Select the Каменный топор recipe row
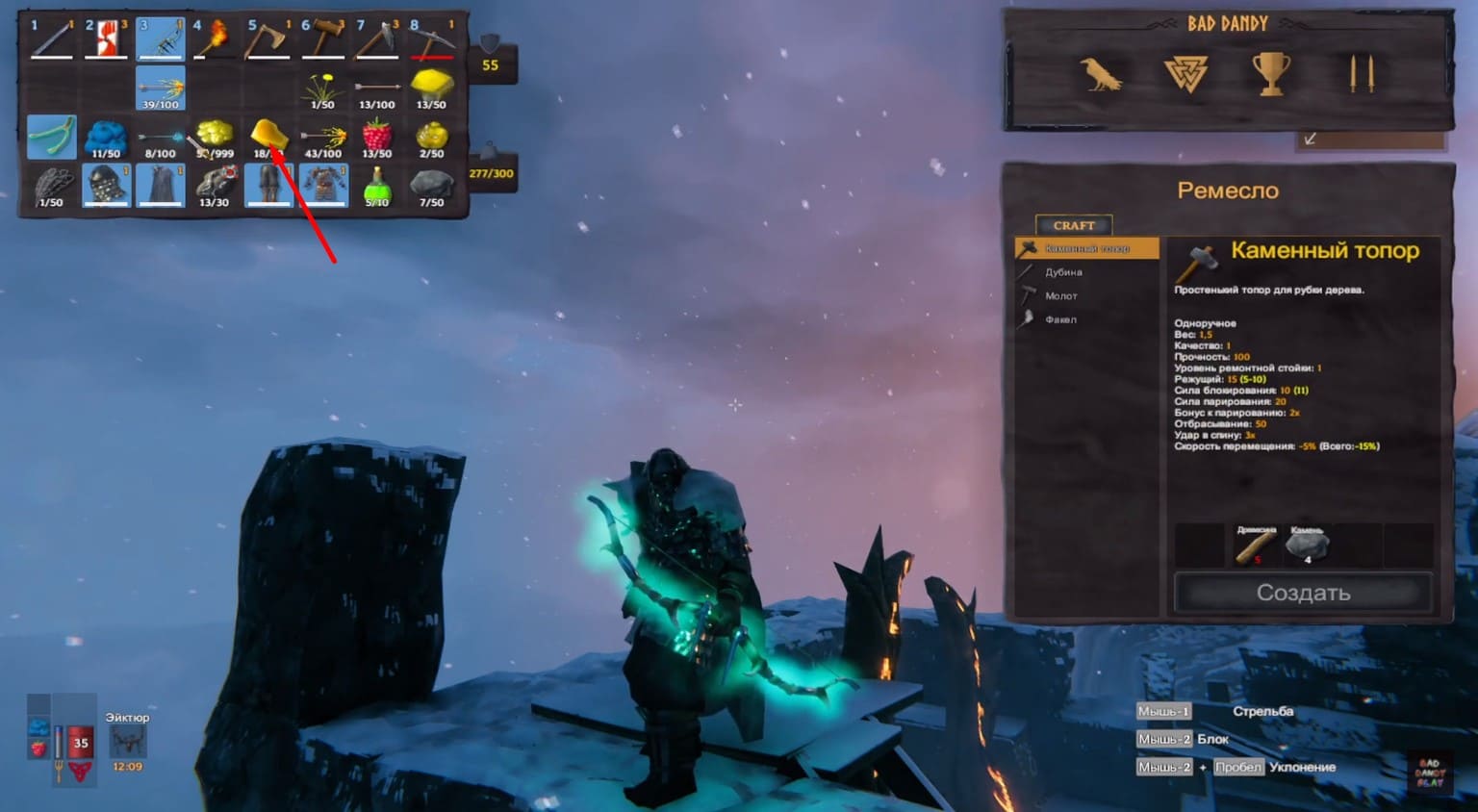The height and width of the screenshot is (812, 1478). (x=1086, y=249)
